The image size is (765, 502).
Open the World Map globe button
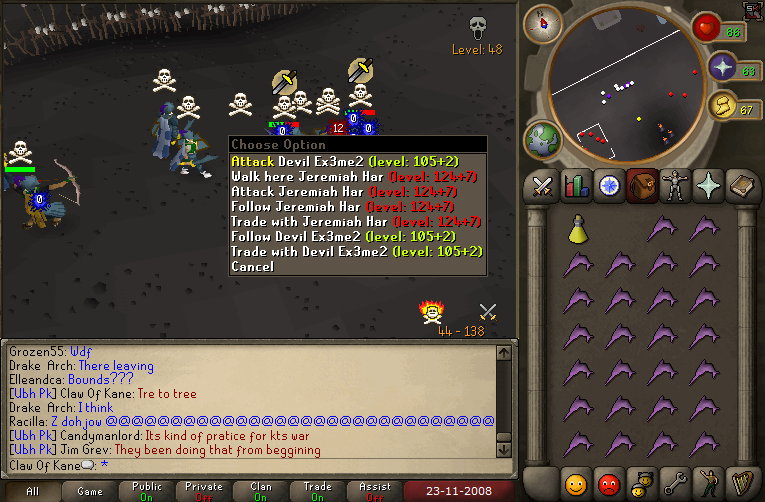pyautogui.click(x=543, y=138)
